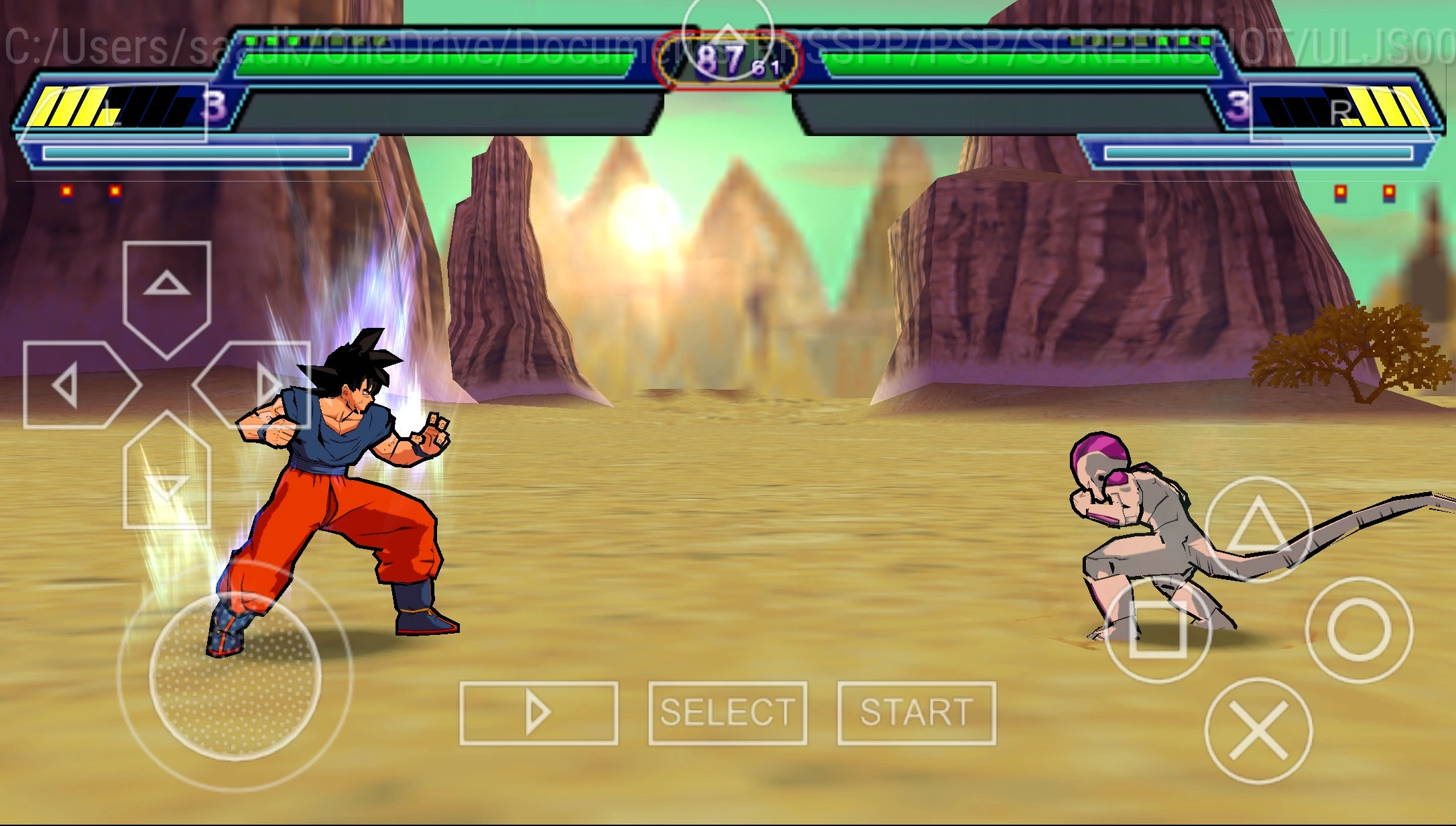Click the START button

(916, 713)
